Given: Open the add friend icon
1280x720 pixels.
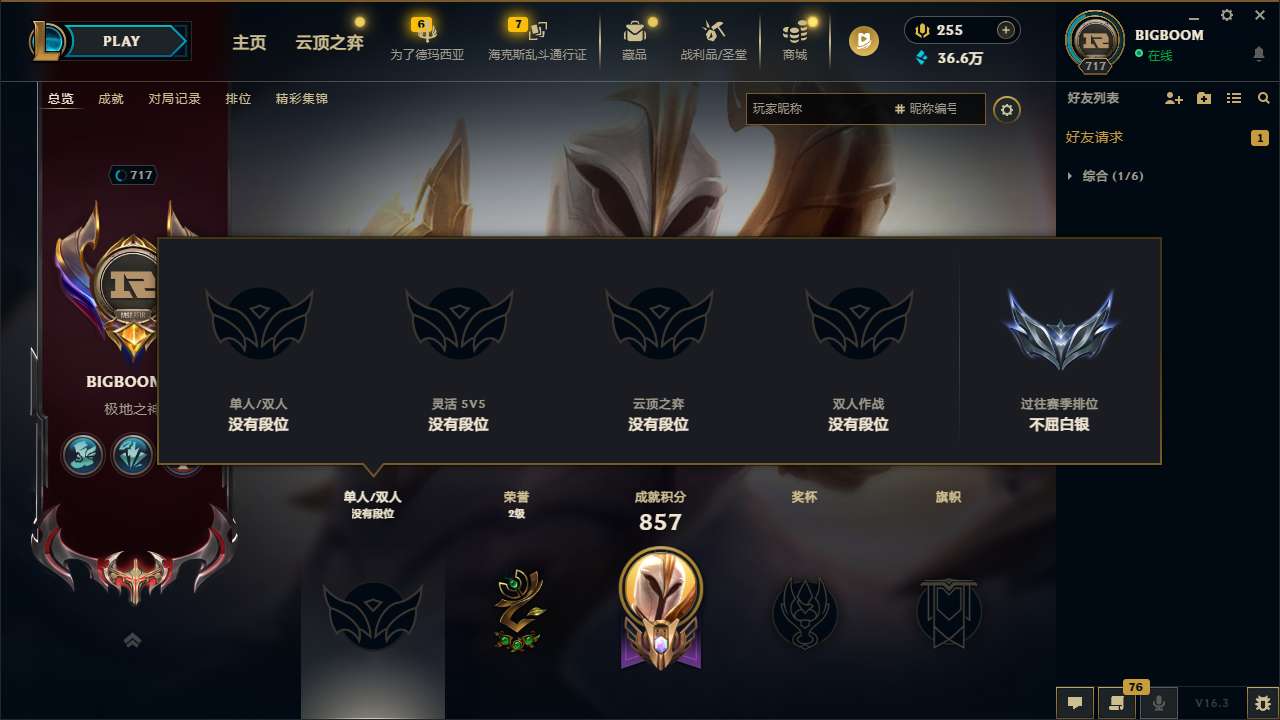Looking at the screenshot, I should coord(1173,98).
